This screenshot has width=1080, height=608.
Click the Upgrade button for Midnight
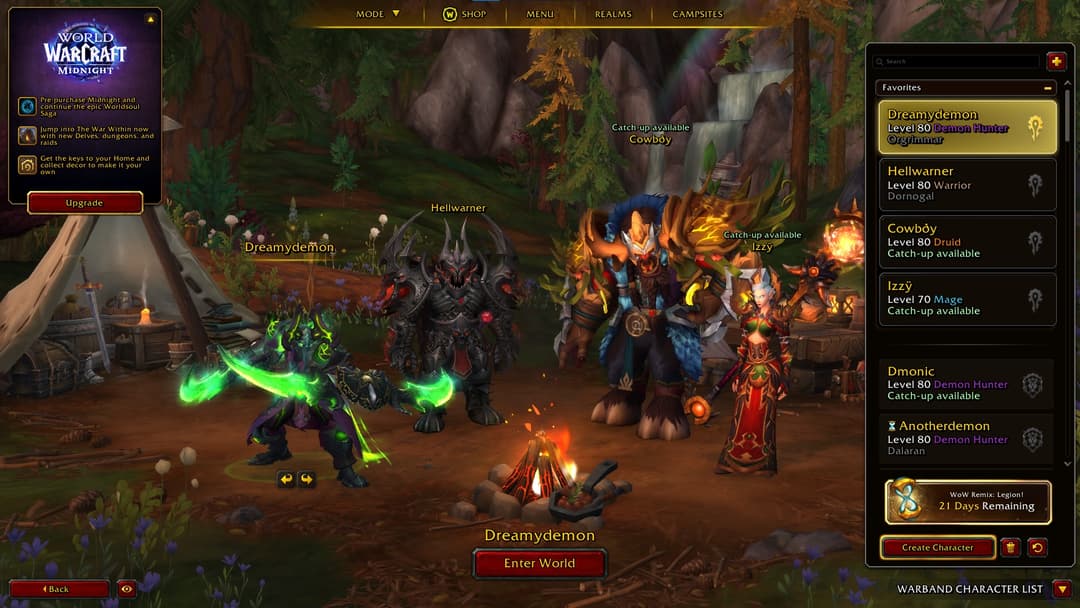(84, 203)
